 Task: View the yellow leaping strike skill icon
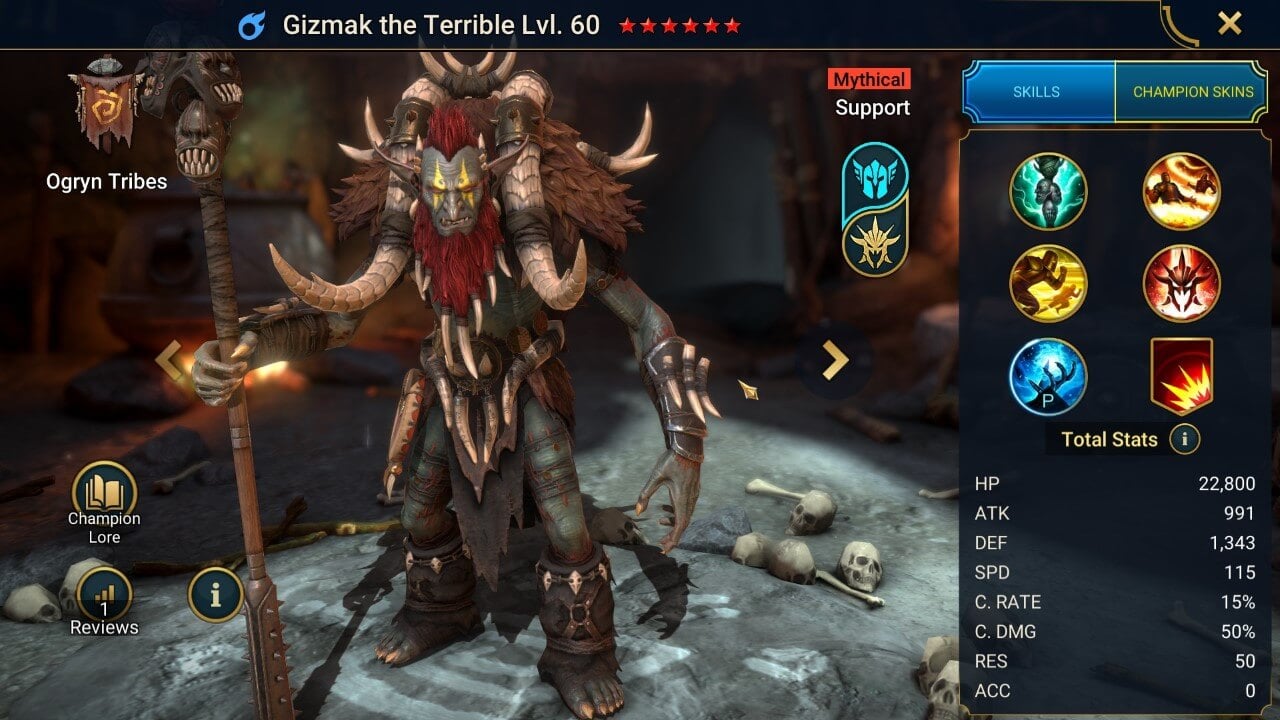(1049, 284)
